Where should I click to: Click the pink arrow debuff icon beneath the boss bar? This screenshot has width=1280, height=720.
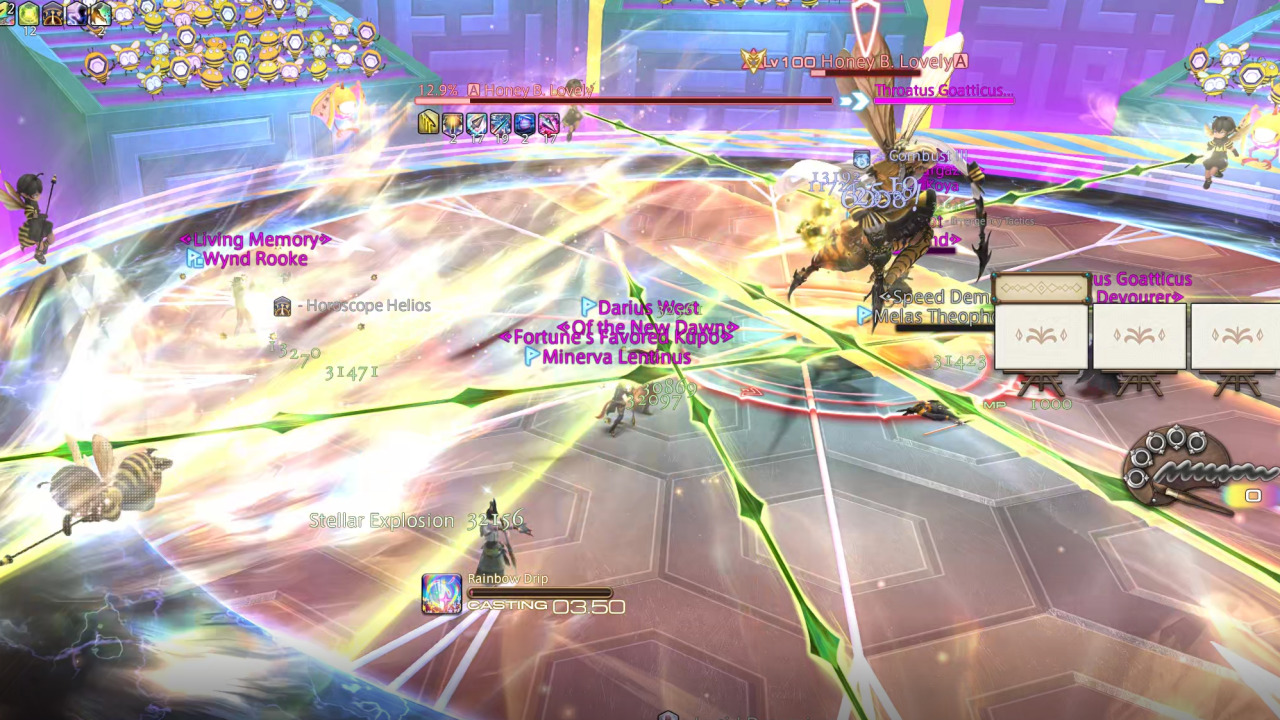(x=551, y=121)
